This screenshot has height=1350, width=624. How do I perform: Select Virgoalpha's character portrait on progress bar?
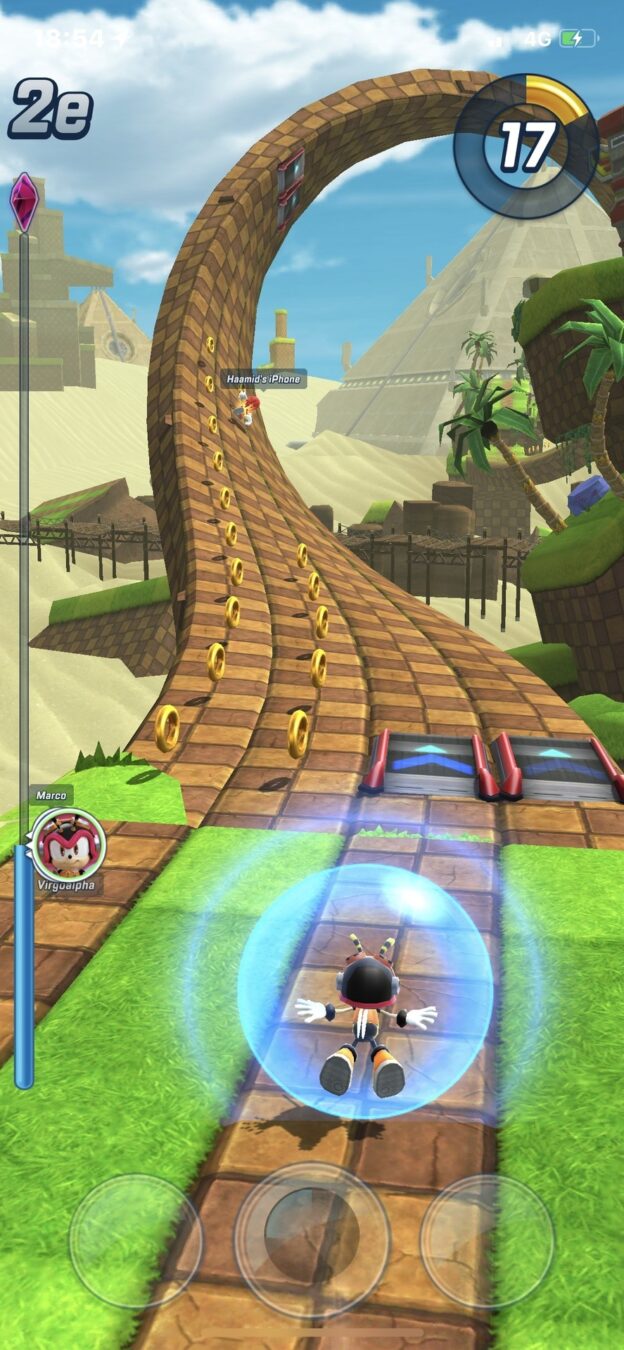pos(69,844)
